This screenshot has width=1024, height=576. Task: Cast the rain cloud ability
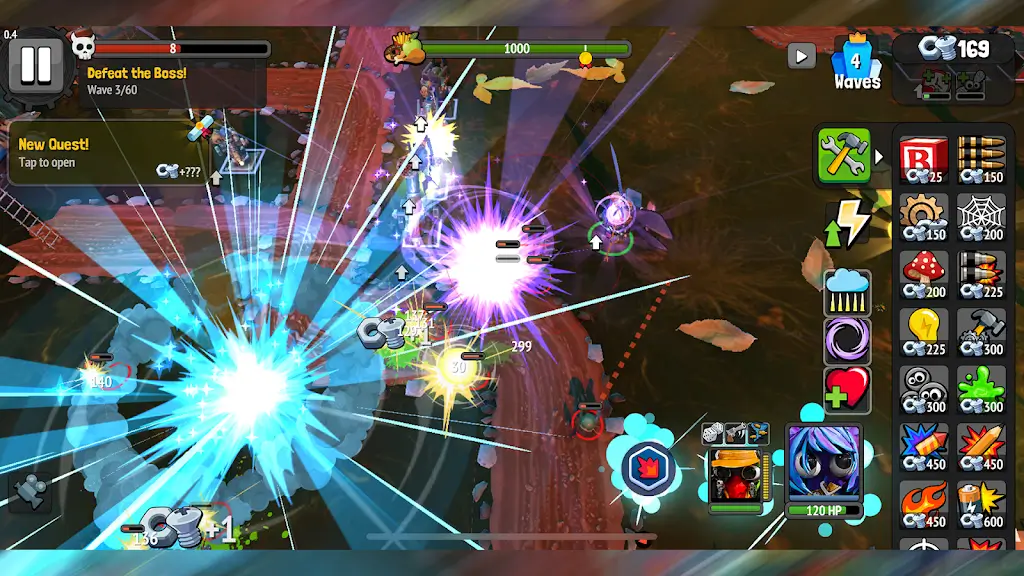coord(847,292)
